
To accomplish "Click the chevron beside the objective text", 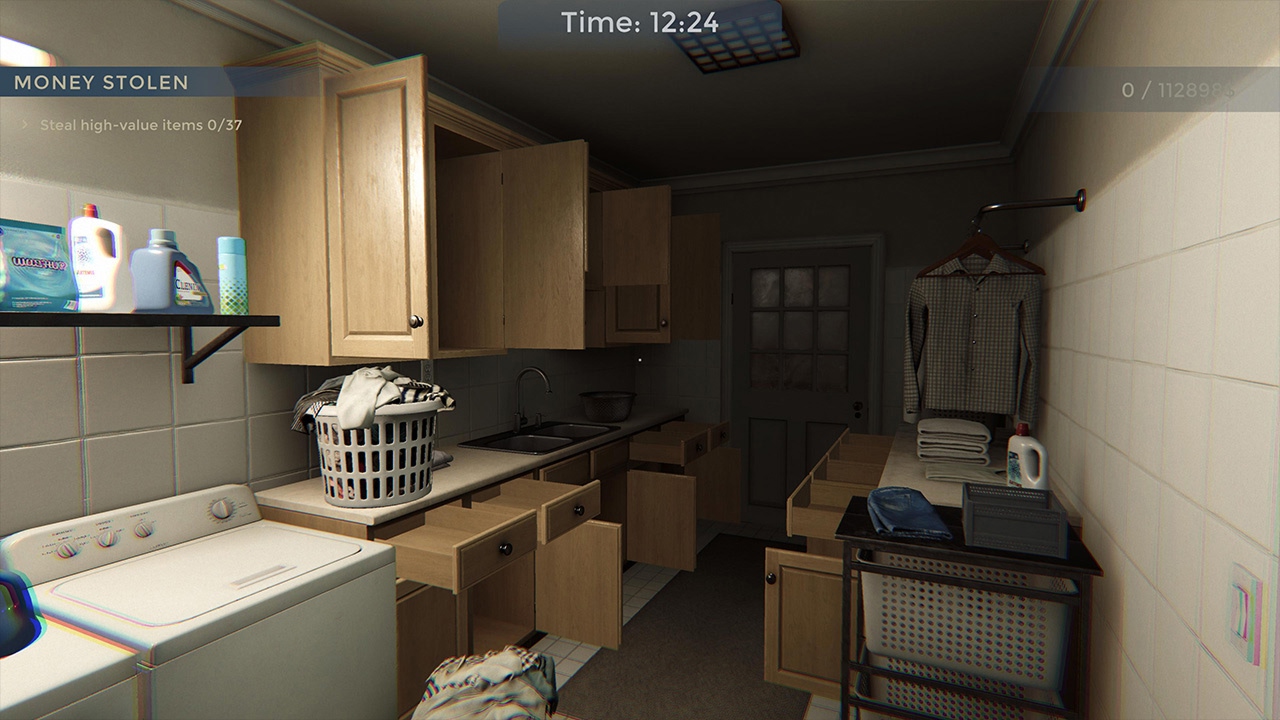I will tap(25, 124).
